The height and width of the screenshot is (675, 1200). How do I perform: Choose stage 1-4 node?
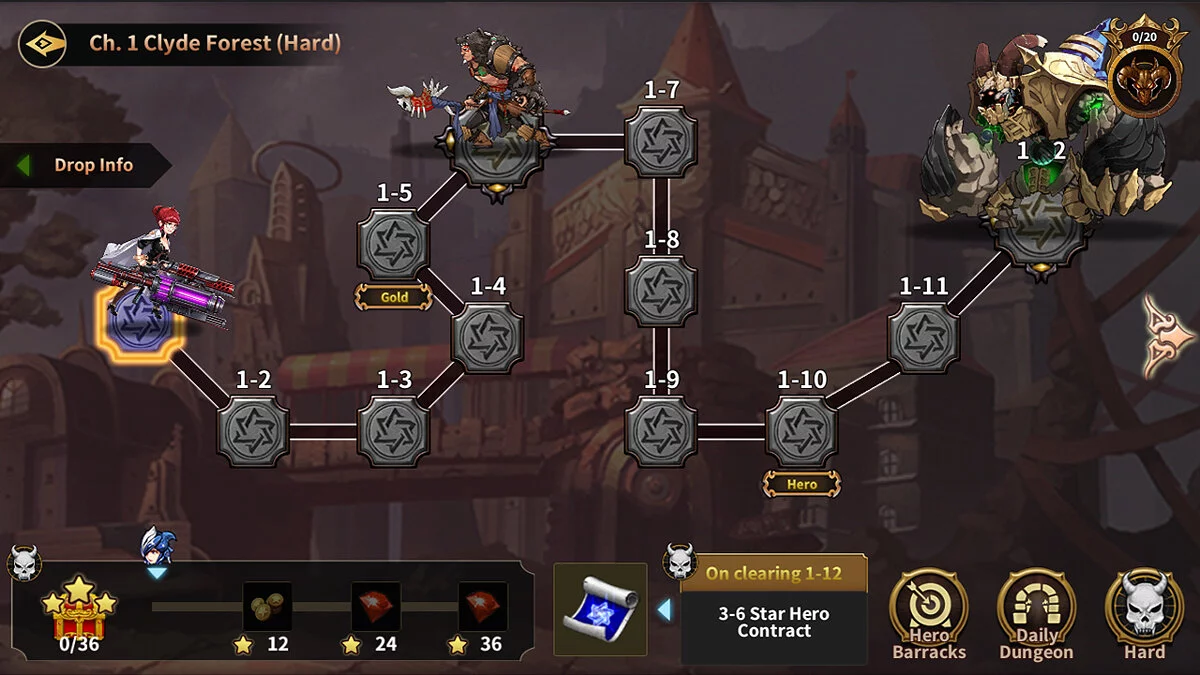pyautogui.click(x=487, y=337)
